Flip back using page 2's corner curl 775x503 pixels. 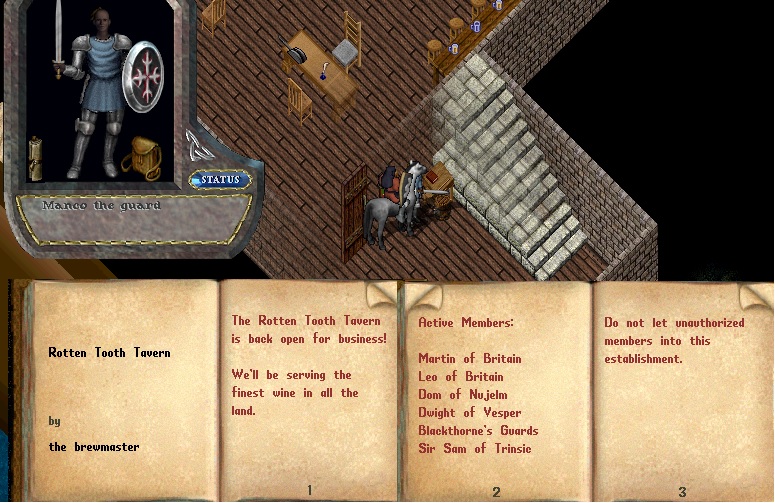pyautogui.click(x=421, y=296)
